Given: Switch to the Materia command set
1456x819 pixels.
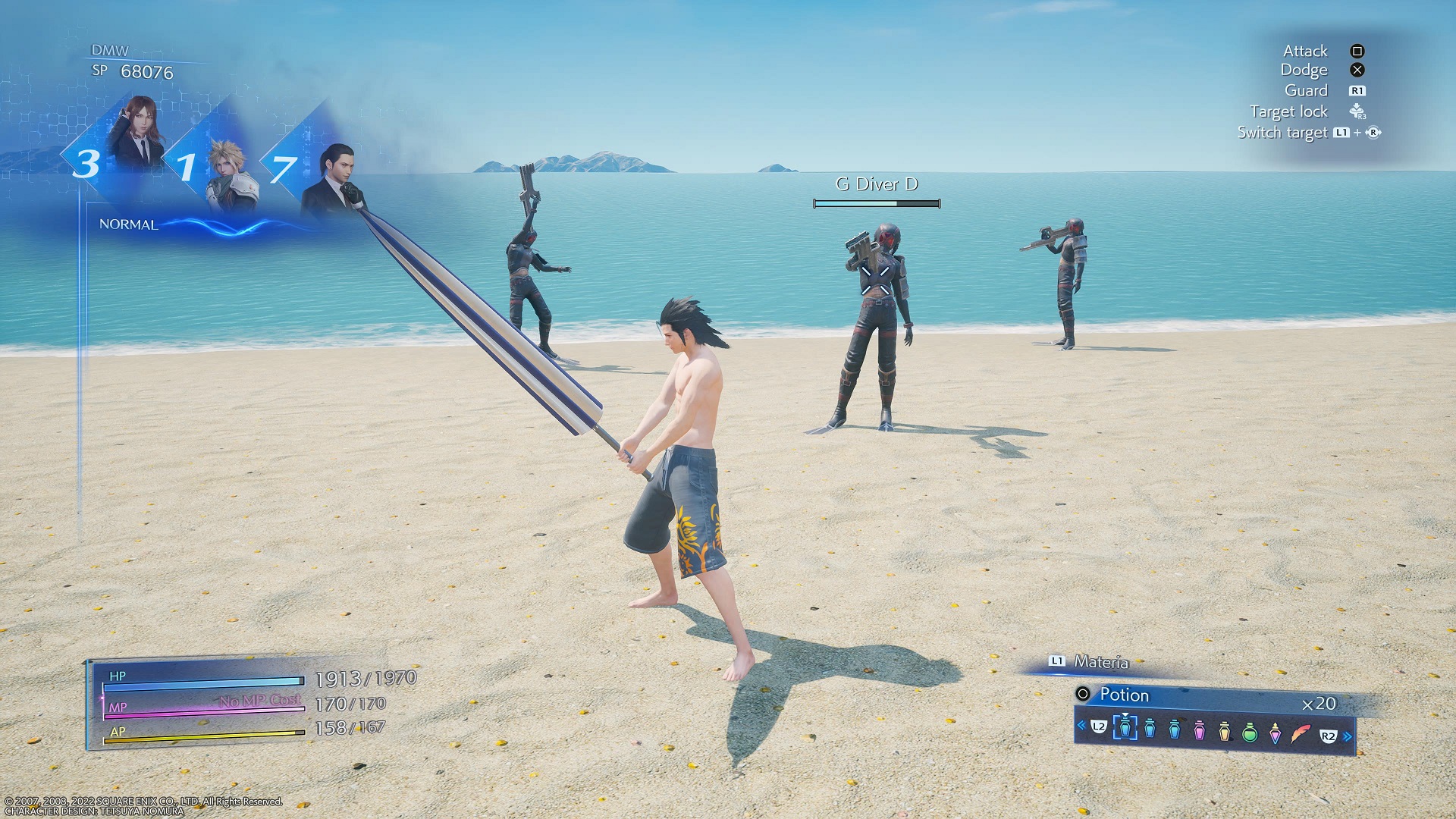Looking at the screenshot, I should coord(1100,662).
